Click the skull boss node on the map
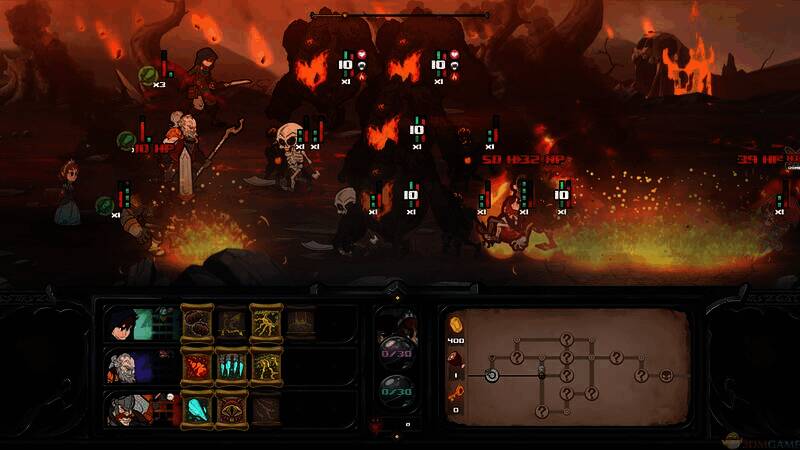 665,375
